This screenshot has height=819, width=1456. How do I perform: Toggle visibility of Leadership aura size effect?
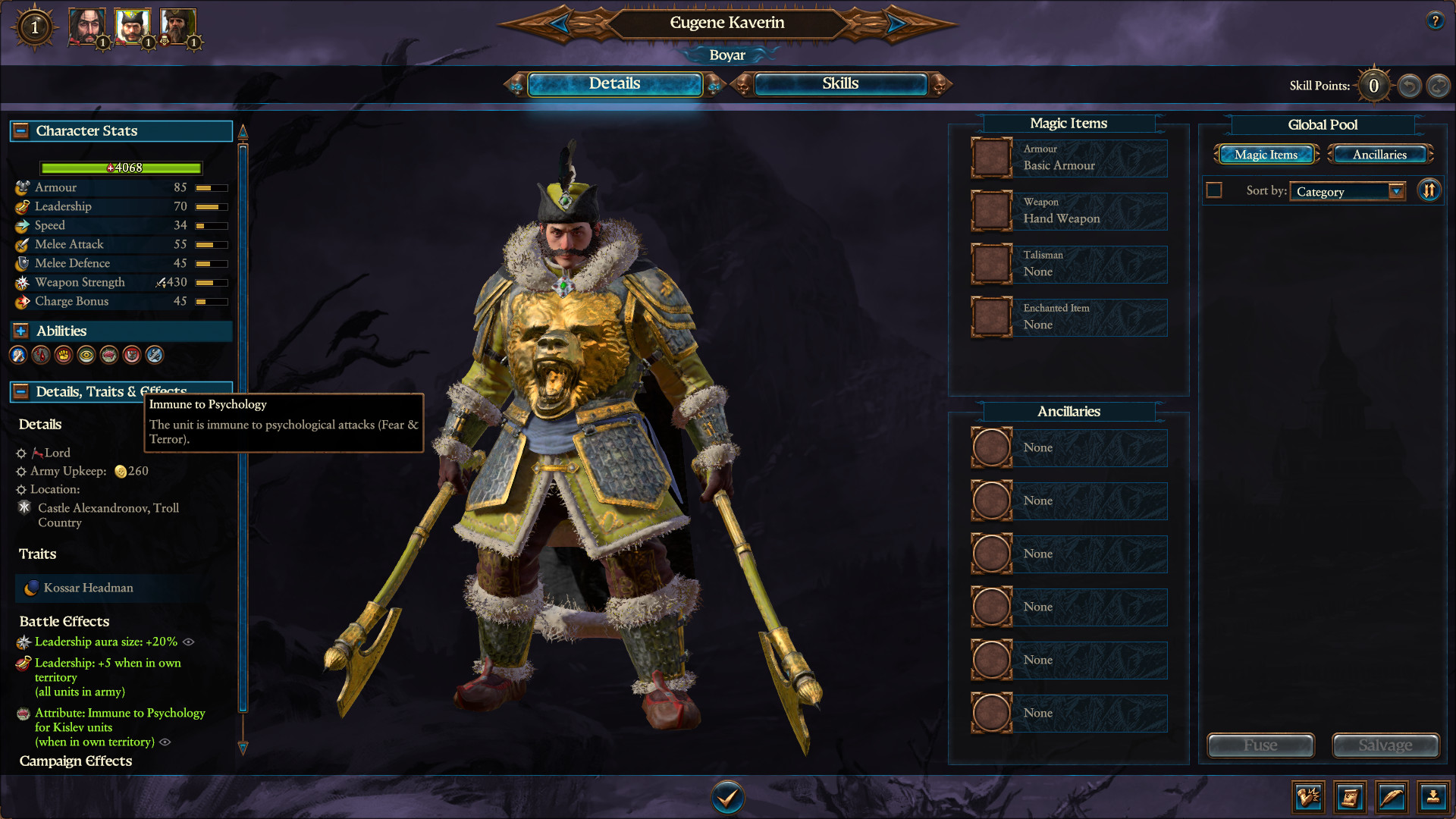189,642
